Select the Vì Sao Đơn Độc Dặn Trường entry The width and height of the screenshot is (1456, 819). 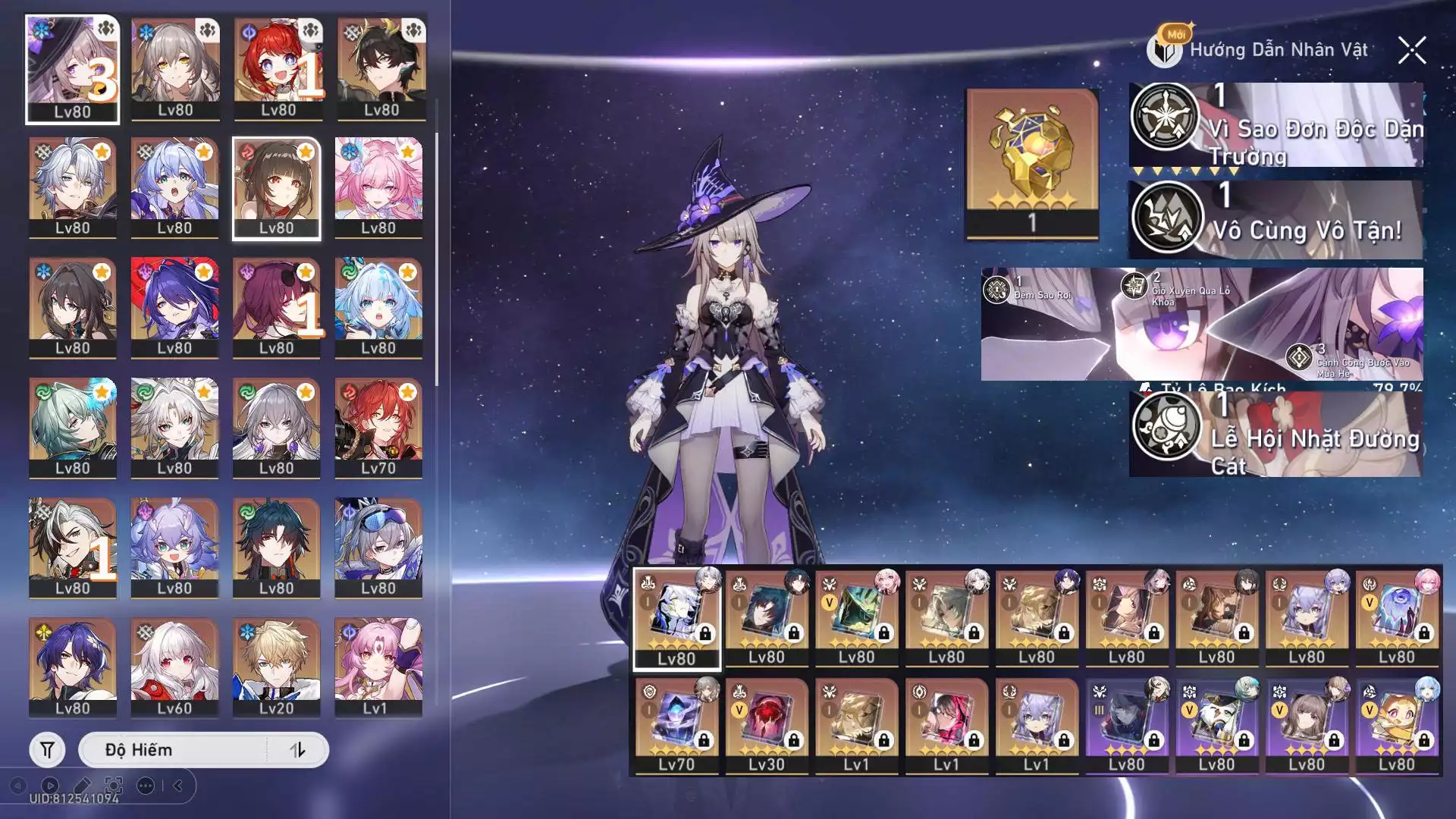(1276, 125)
